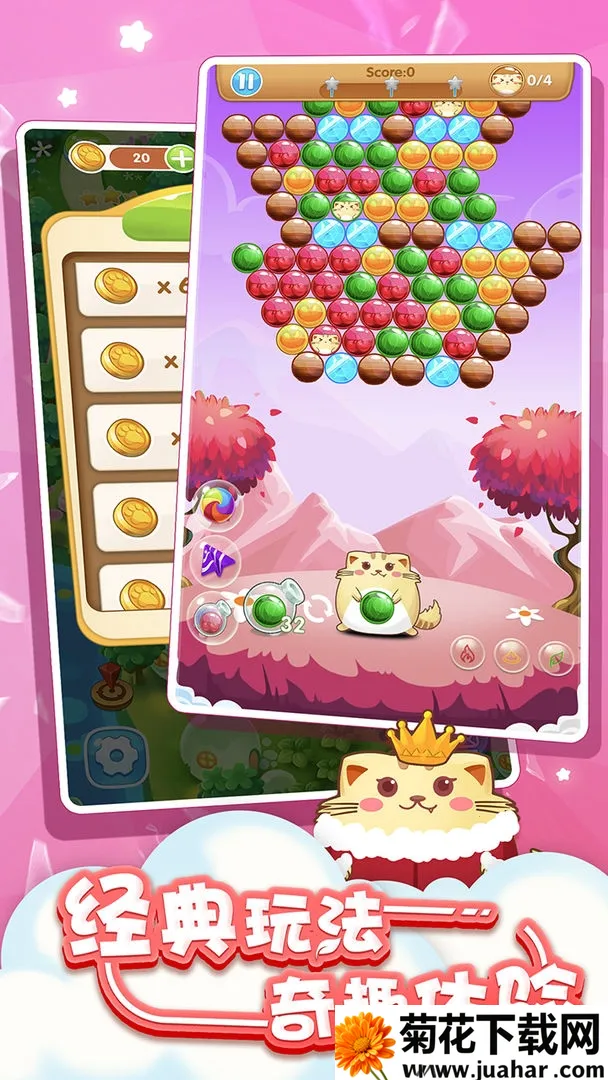Choose the next green bubble in the bottle
Viewport: 608px width, 1080px height.
268,609
